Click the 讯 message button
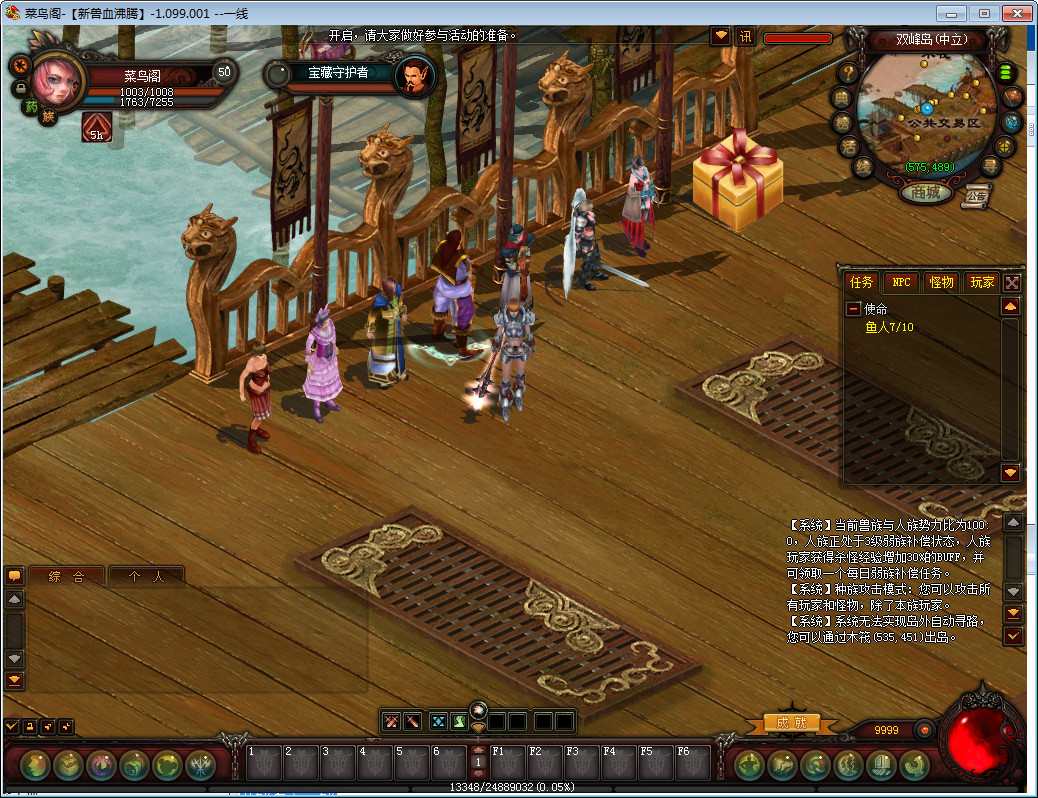 coord(745,37)
